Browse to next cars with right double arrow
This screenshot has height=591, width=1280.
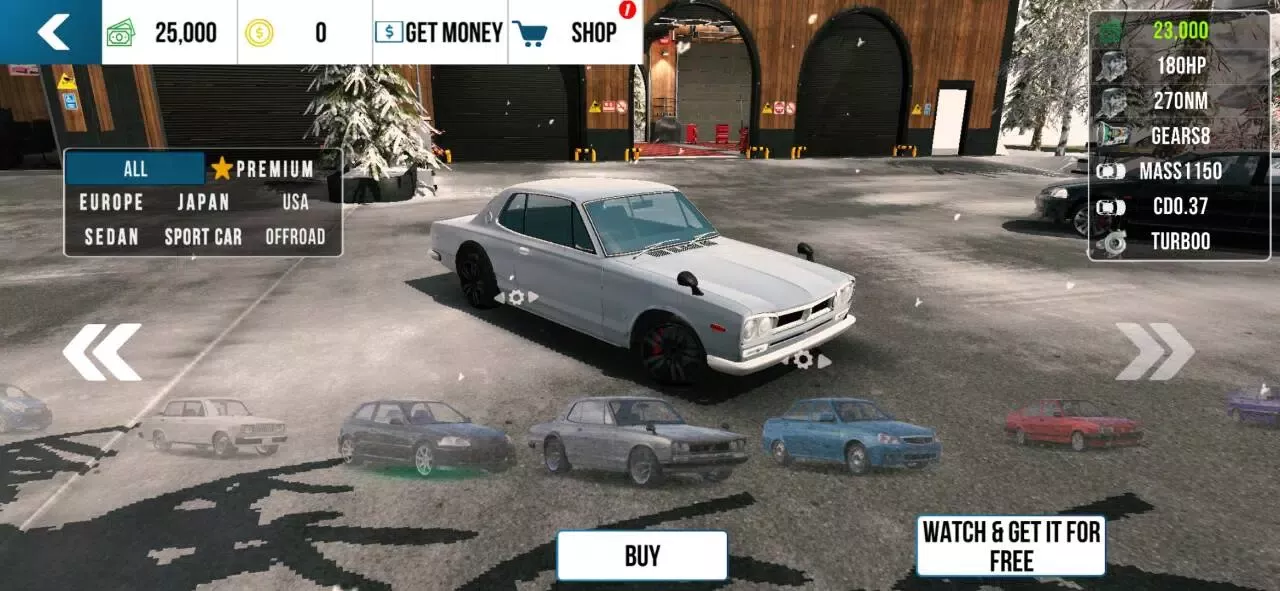(x=1155, y=352)
